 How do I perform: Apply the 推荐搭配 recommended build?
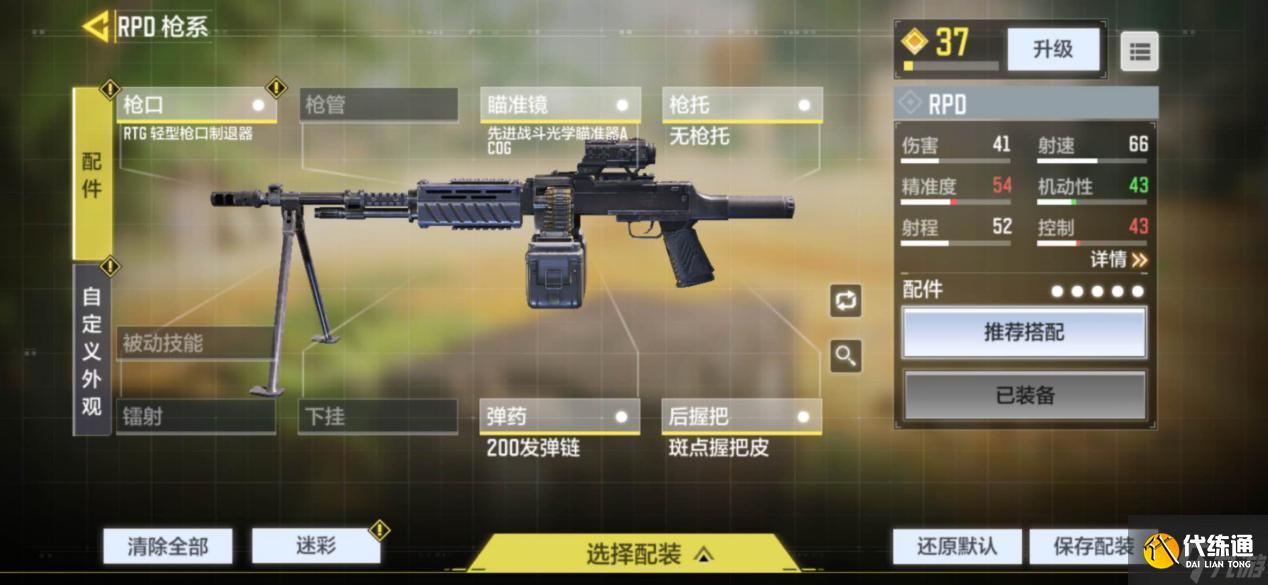point(1024,333)
